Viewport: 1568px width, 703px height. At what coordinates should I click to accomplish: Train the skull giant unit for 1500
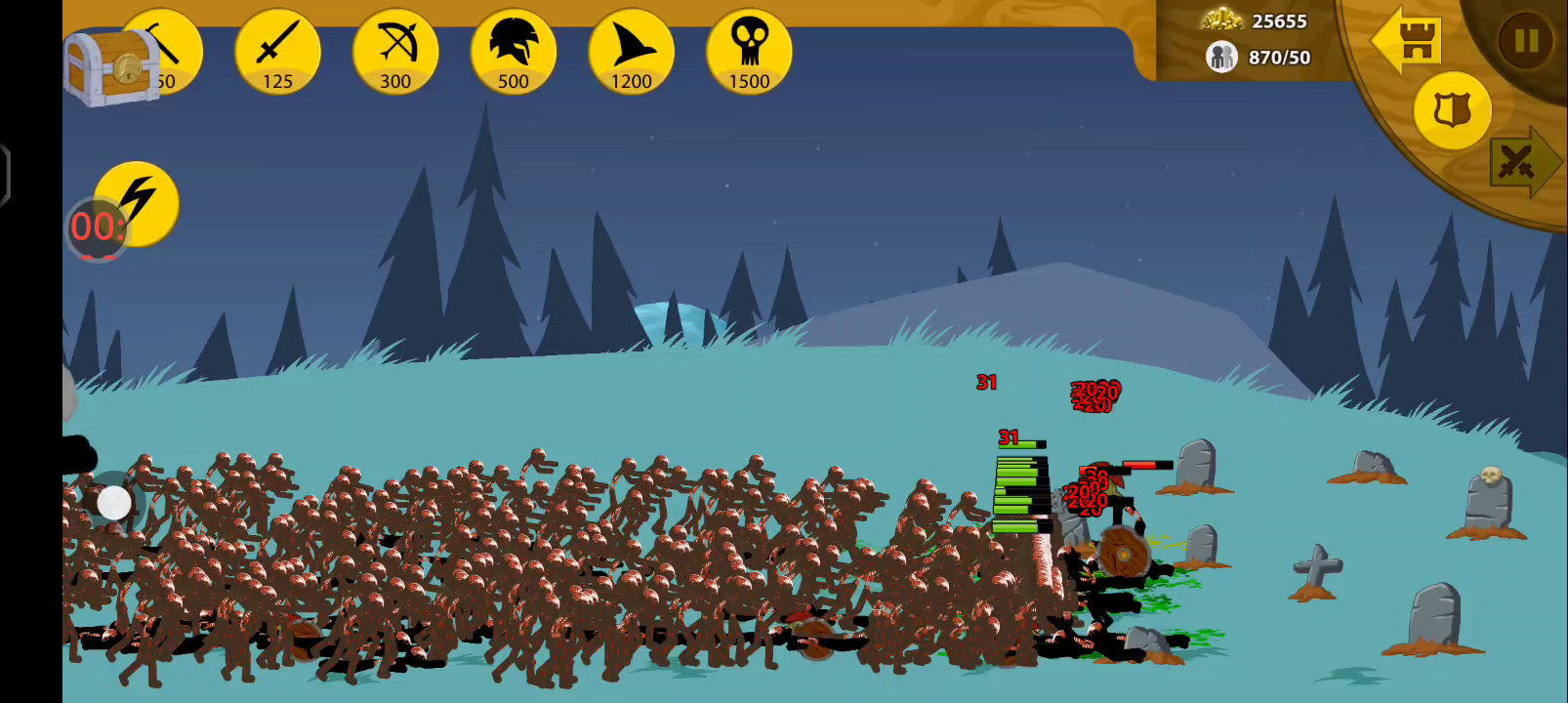(749, 53)
